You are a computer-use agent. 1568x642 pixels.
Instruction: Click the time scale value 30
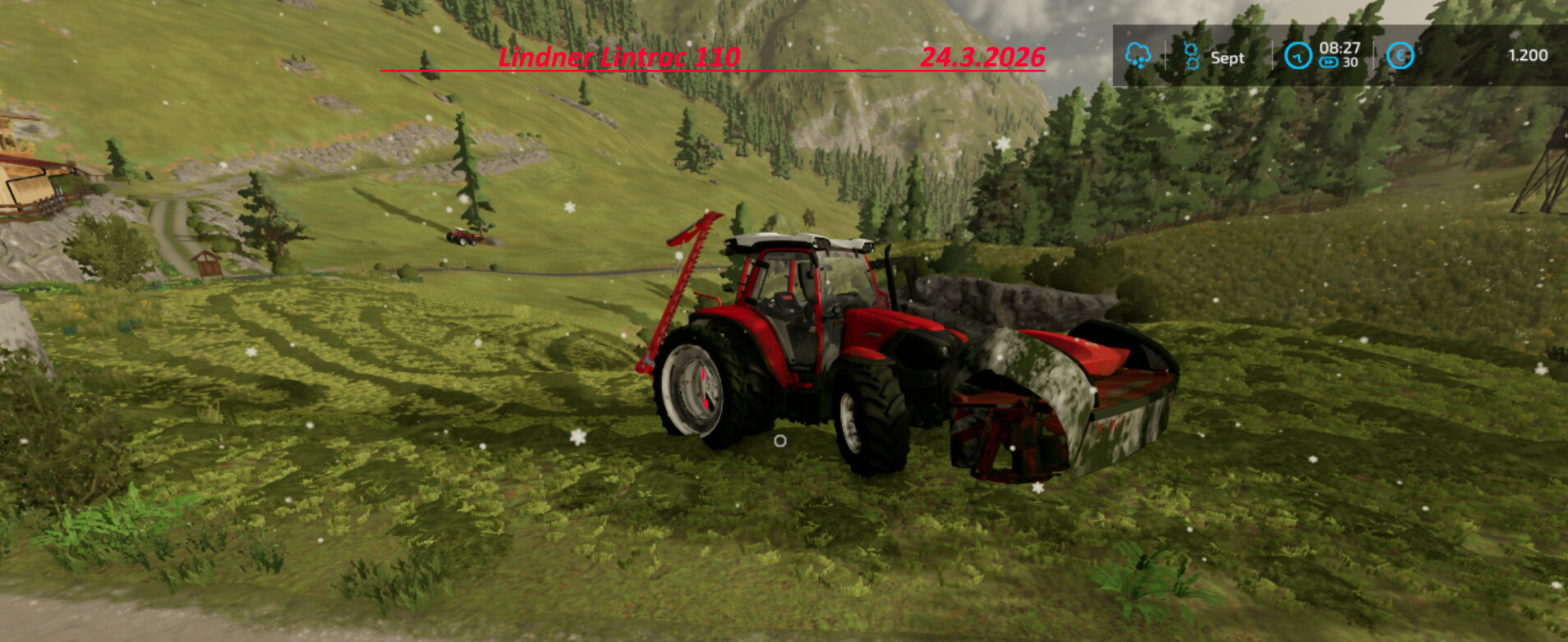click(1350, 62)
